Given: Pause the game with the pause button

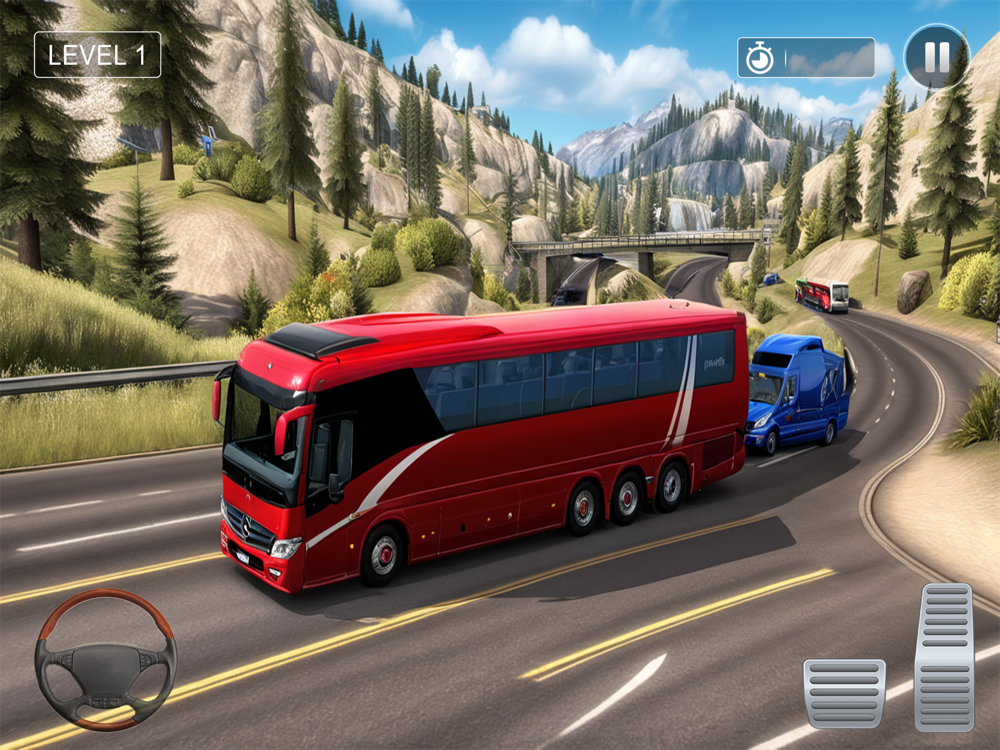Looking at the screenshot, I should click(936, 57).
